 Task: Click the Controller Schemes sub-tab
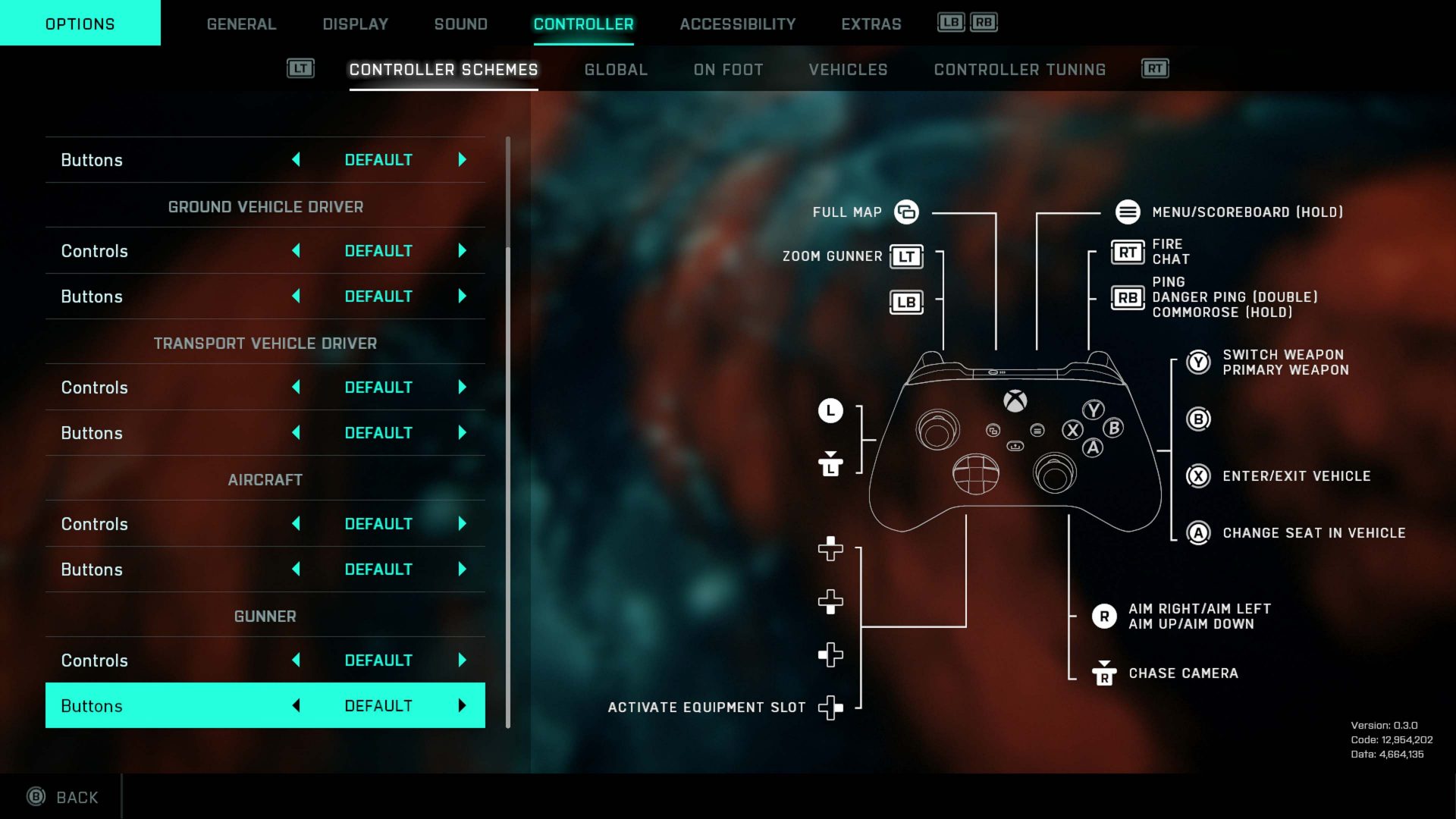pos(443,70)
